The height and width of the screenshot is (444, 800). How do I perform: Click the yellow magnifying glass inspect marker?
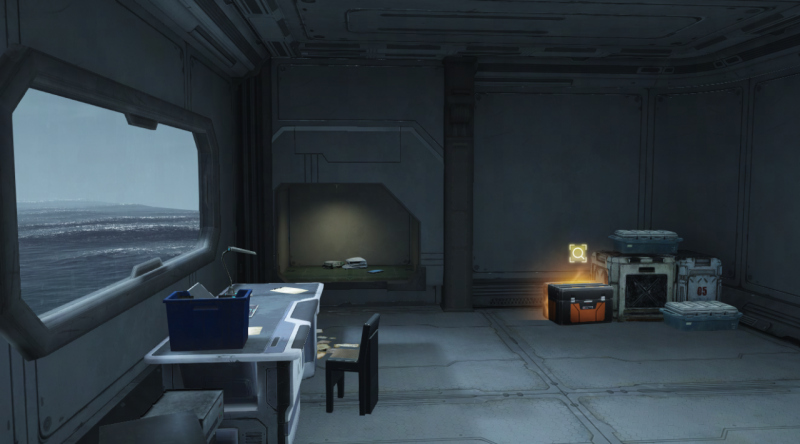(577, 254)
